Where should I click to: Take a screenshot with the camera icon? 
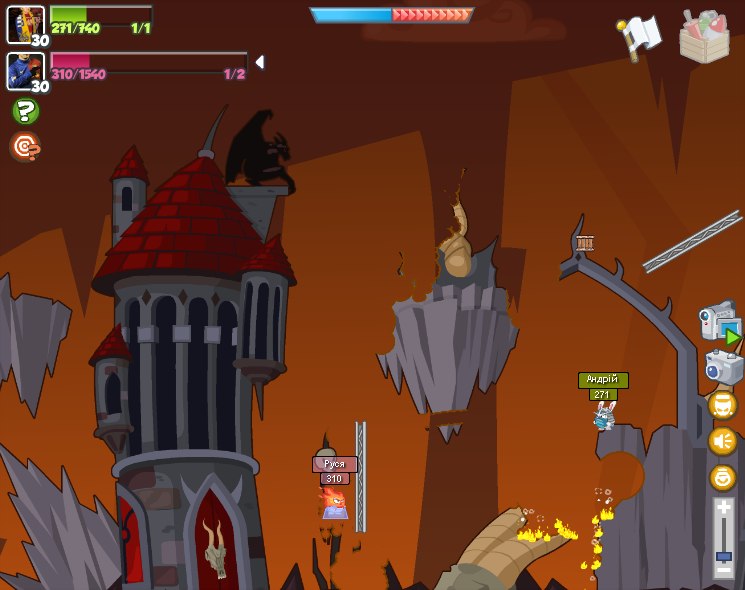coord(723,367)
